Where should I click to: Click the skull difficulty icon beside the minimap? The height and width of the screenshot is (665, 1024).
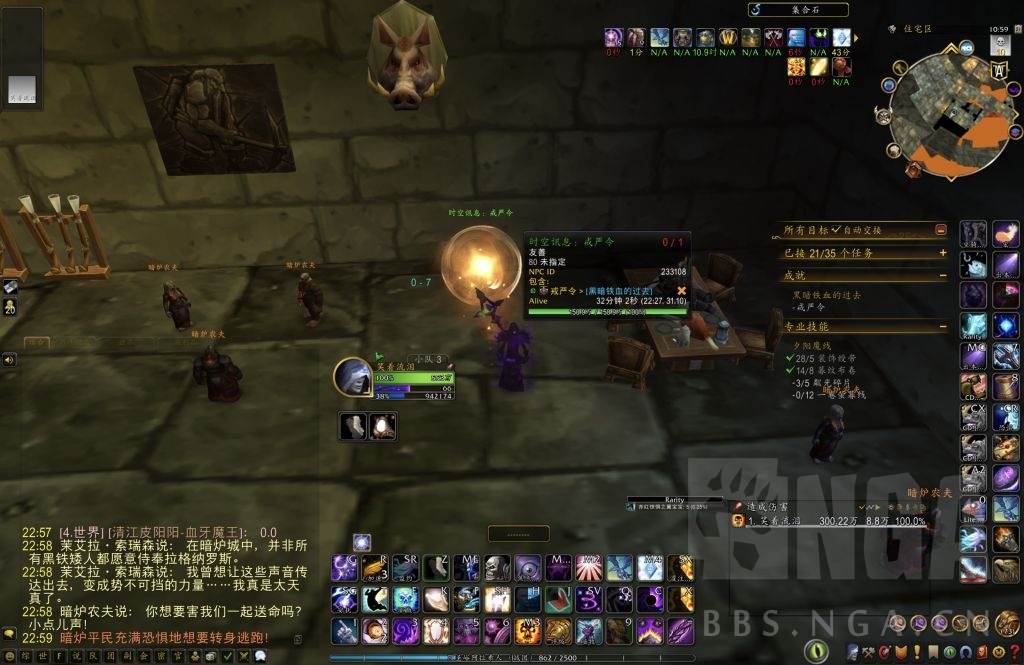[1000, 44]
